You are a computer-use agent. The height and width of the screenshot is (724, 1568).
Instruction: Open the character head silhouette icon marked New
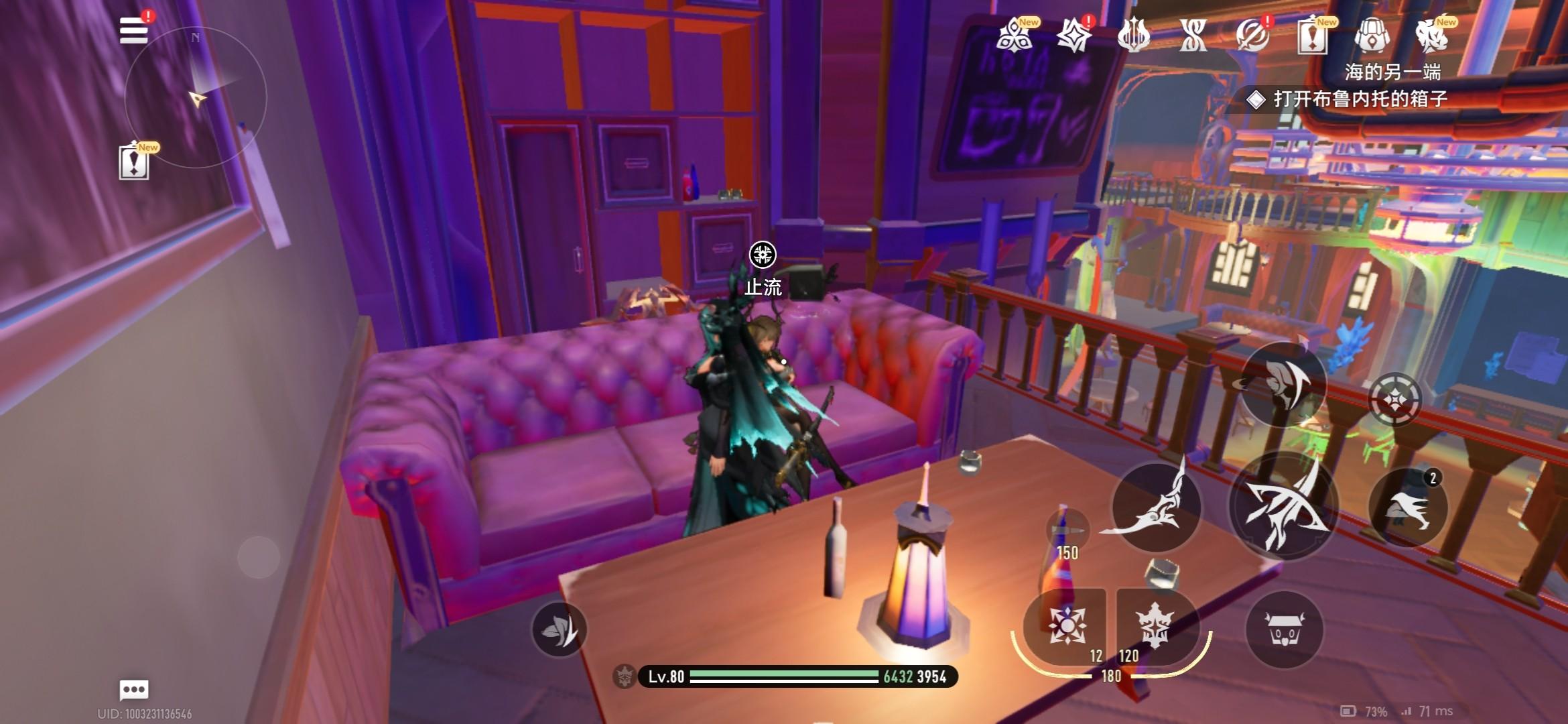point(1431,36)
